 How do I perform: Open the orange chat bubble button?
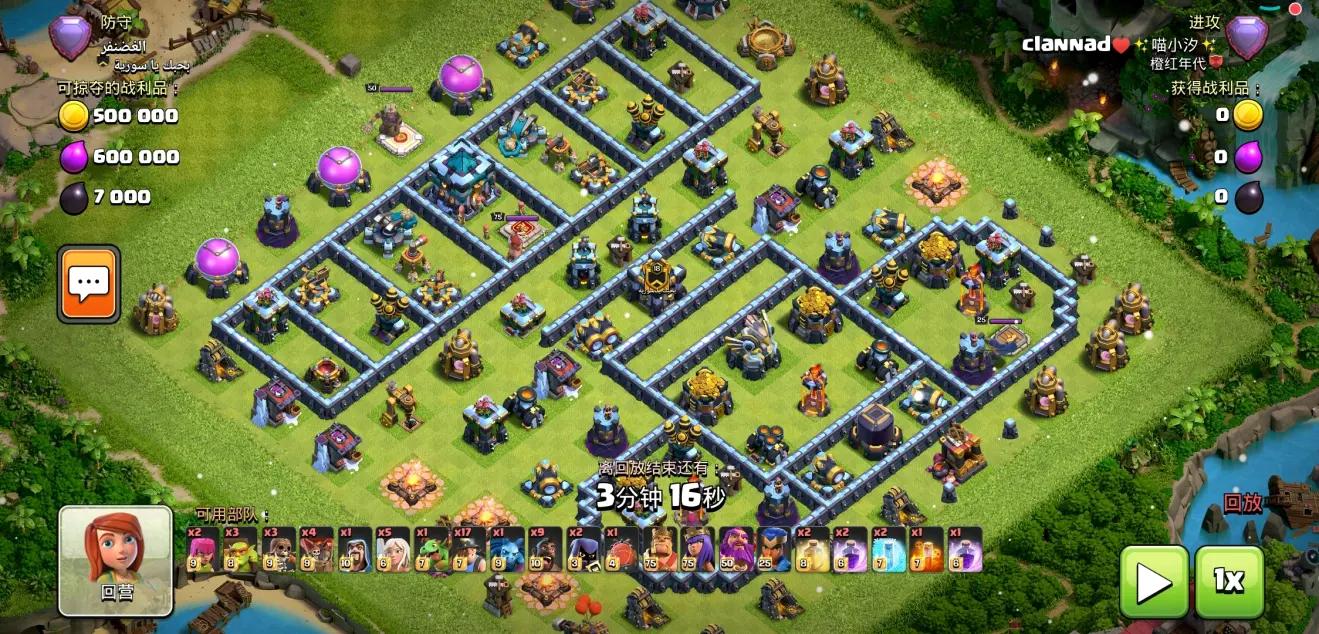[88, 284]
